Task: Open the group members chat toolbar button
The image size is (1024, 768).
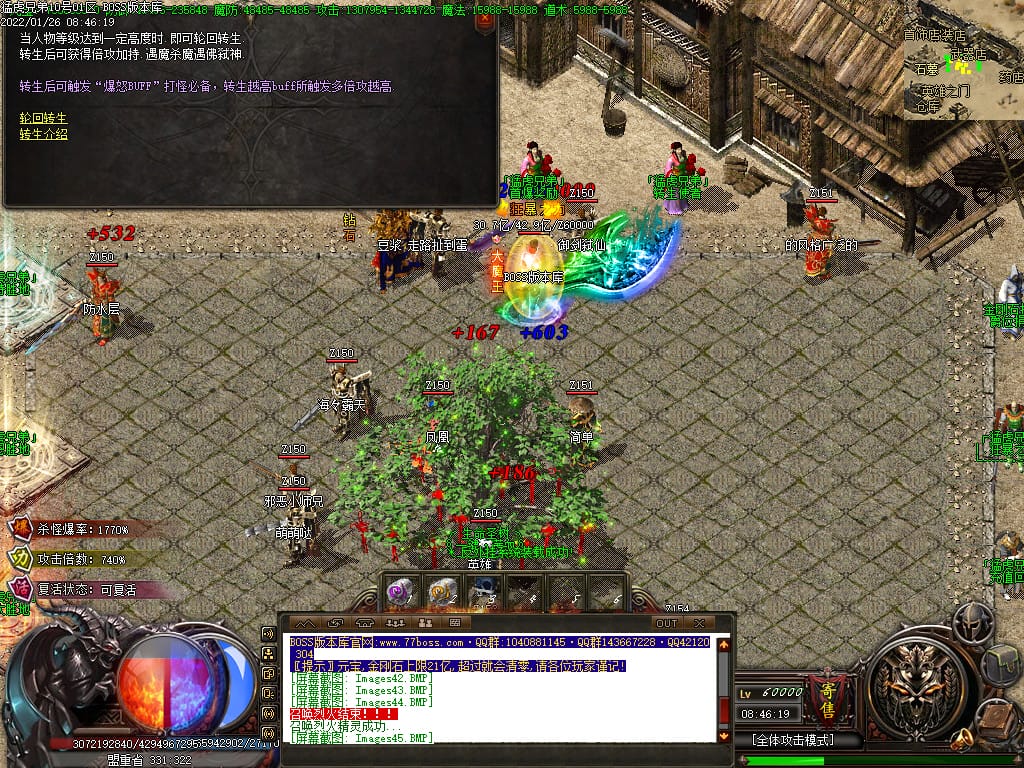Action: 394,623
